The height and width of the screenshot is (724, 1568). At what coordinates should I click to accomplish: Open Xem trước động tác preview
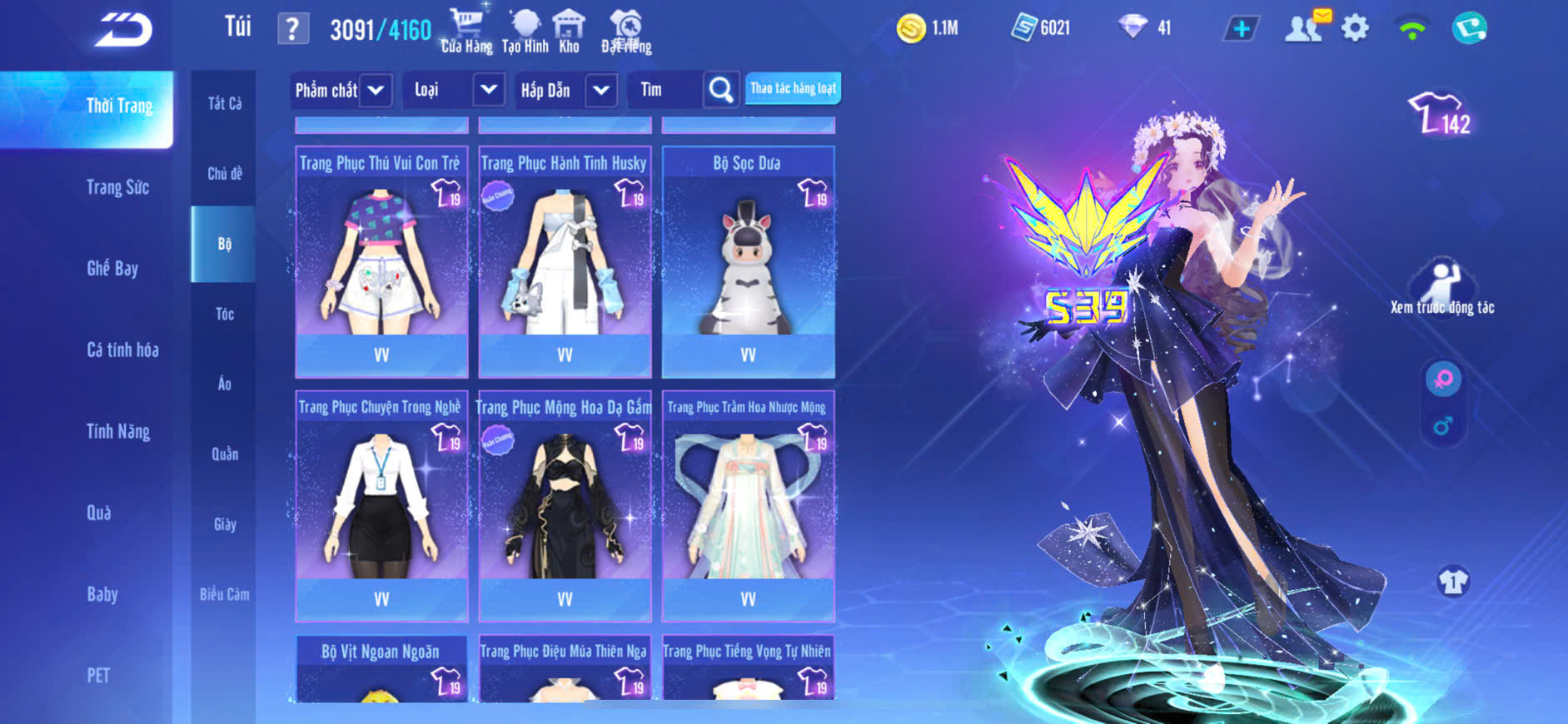pyautogui.click(x=1442, y=287)
